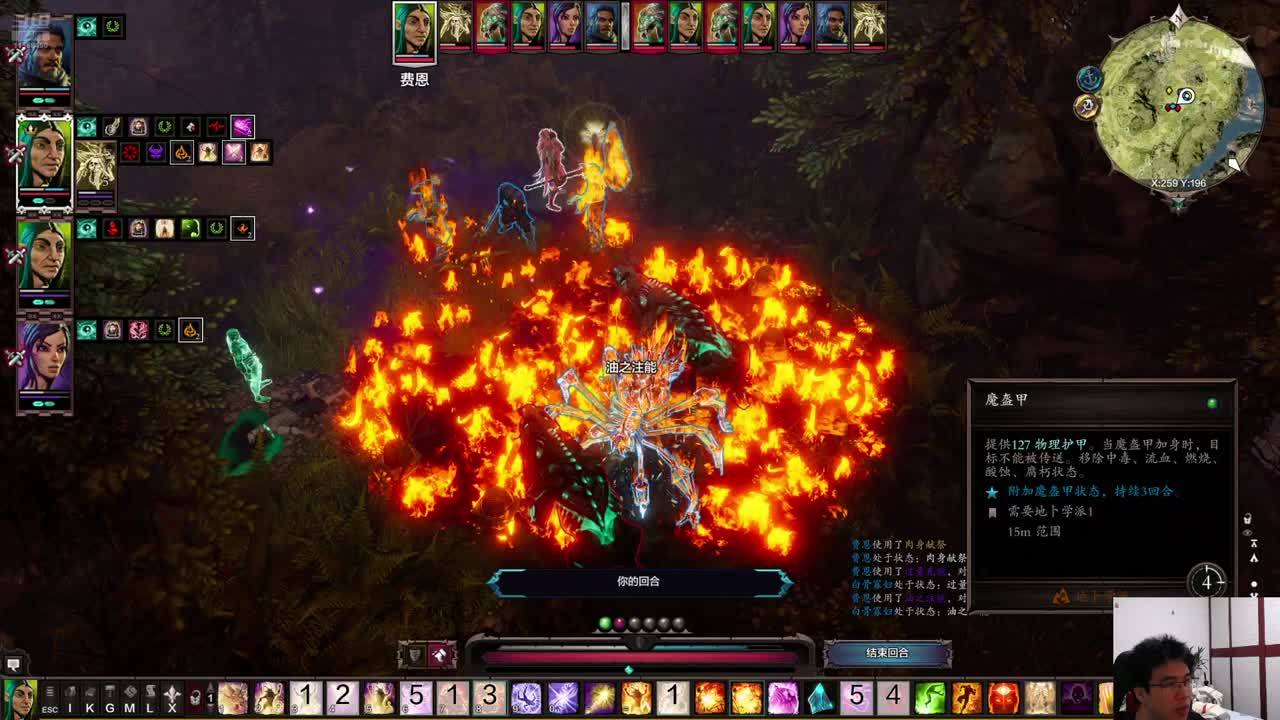End the turn with the 结束回合 button
The image size is (1280, 720).
tap(887, 654)
